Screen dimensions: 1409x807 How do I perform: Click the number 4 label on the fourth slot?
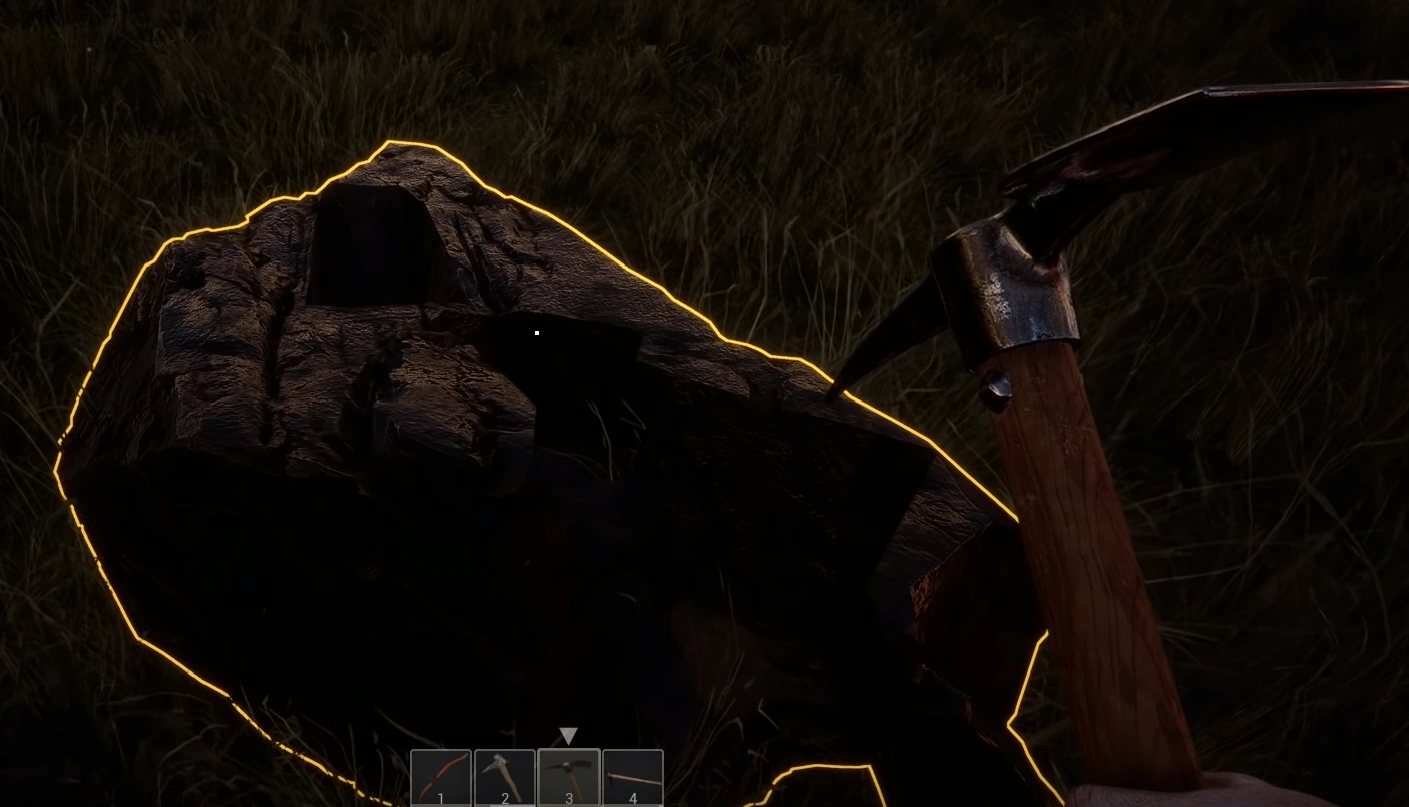633,797
